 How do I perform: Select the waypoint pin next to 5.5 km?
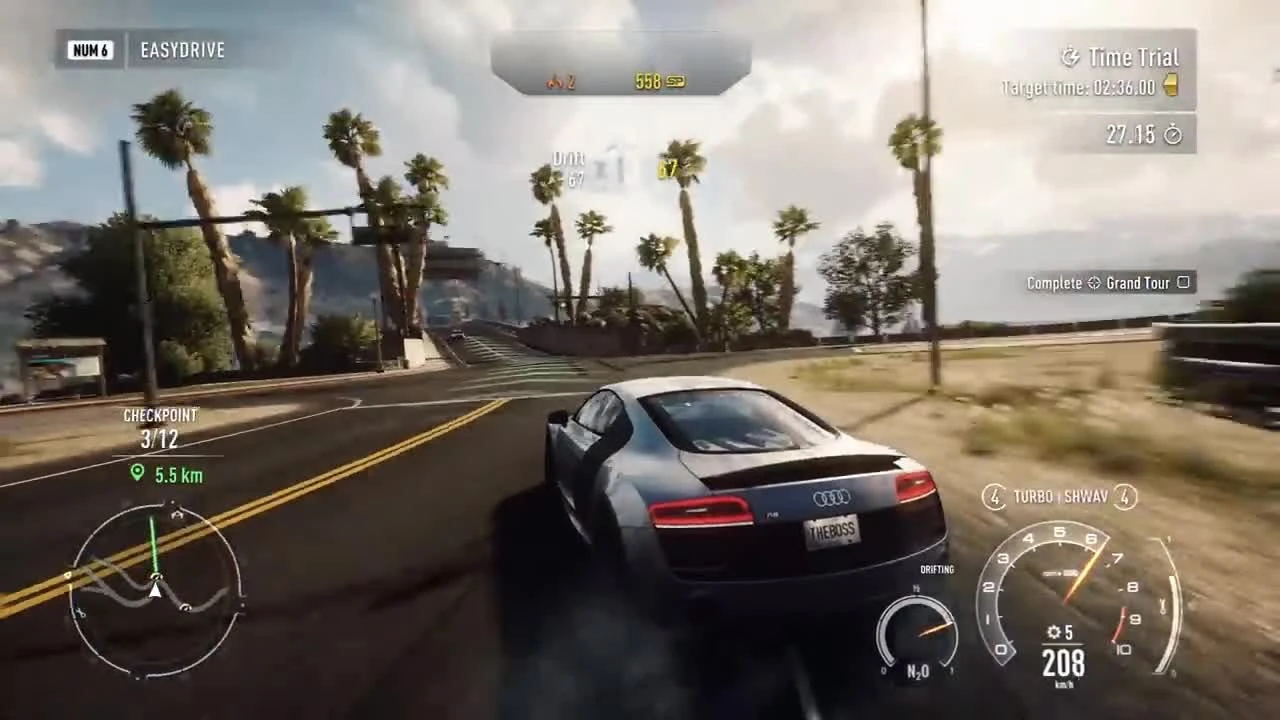coord(135,476)
